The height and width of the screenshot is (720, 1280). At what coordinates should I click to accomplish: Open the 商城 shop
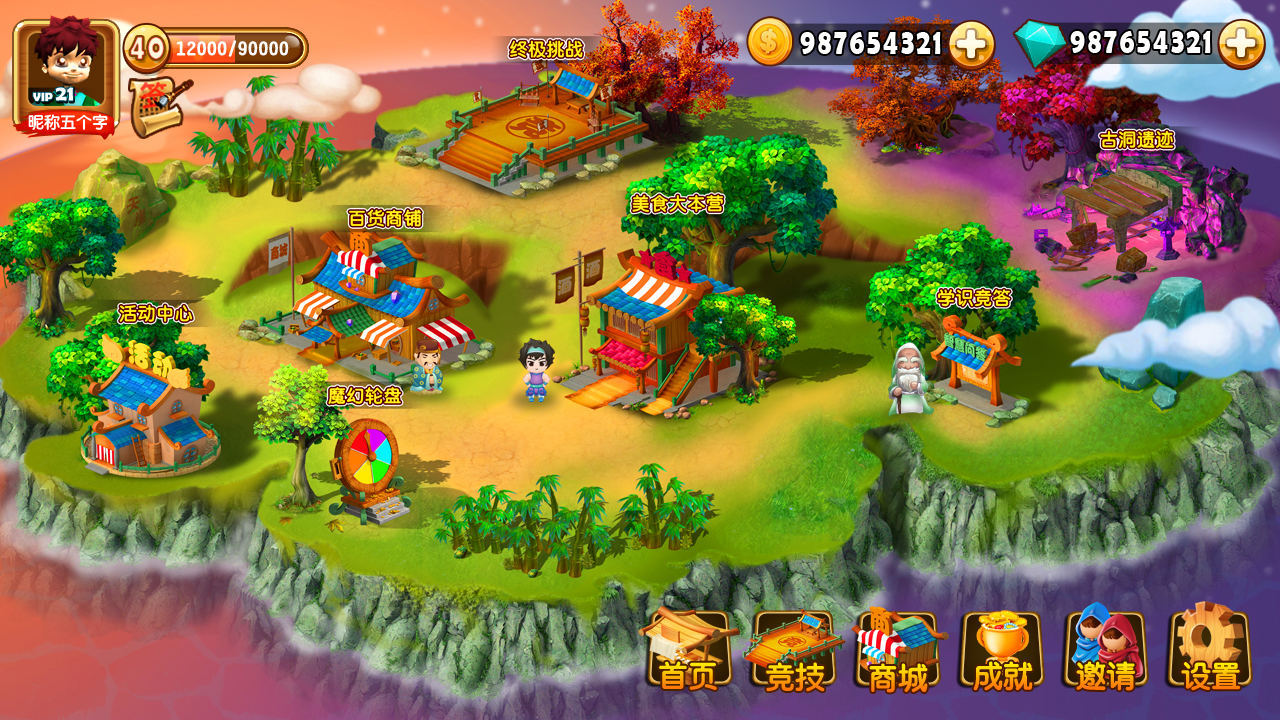click(898, 650)
